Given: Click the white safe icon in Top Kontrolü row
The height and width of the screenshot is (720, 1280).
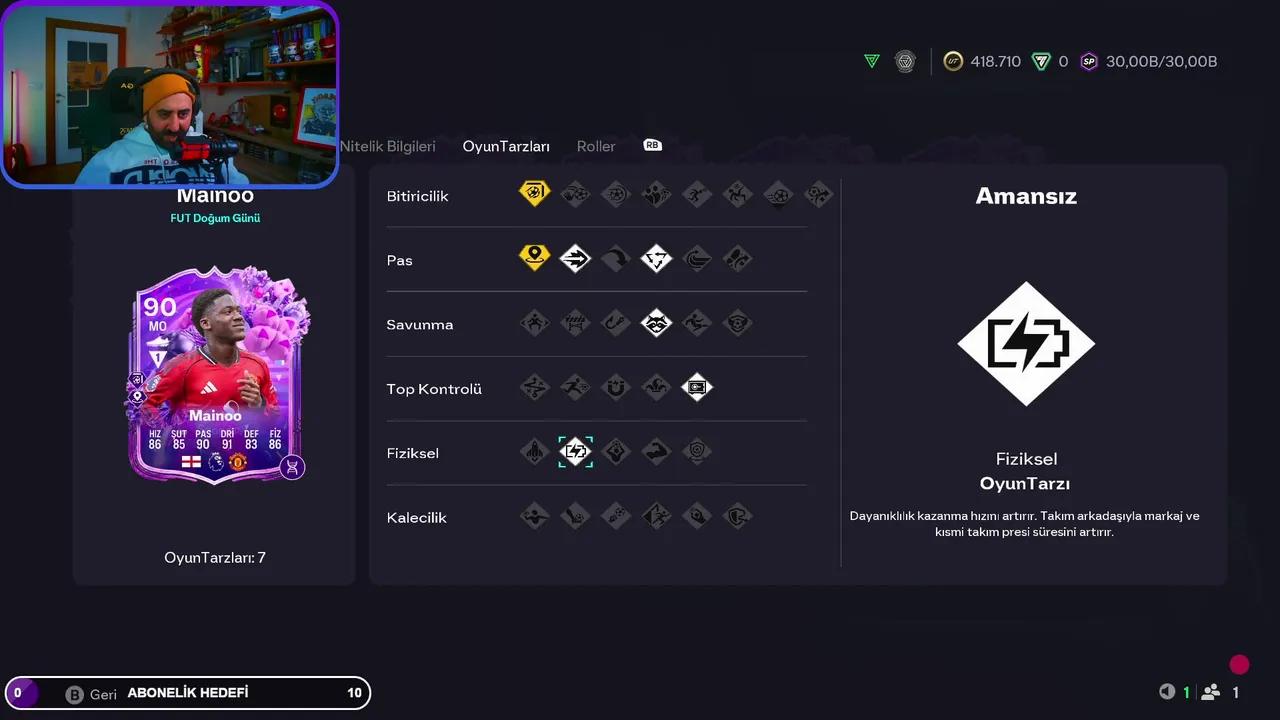Looking at the screenshot, I should click(697, 388).
